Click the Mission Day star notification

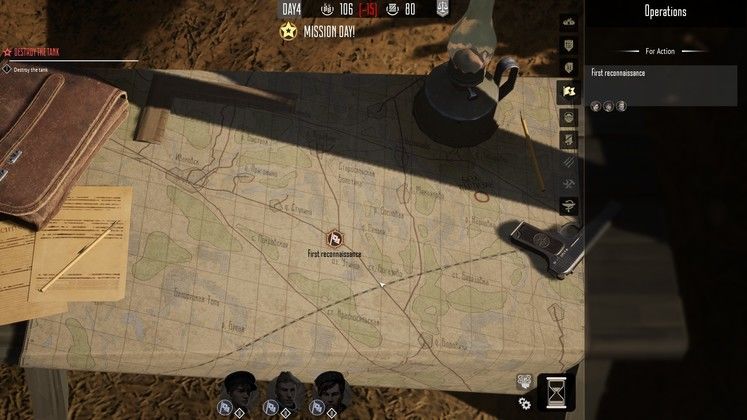[x=288, y=30]
